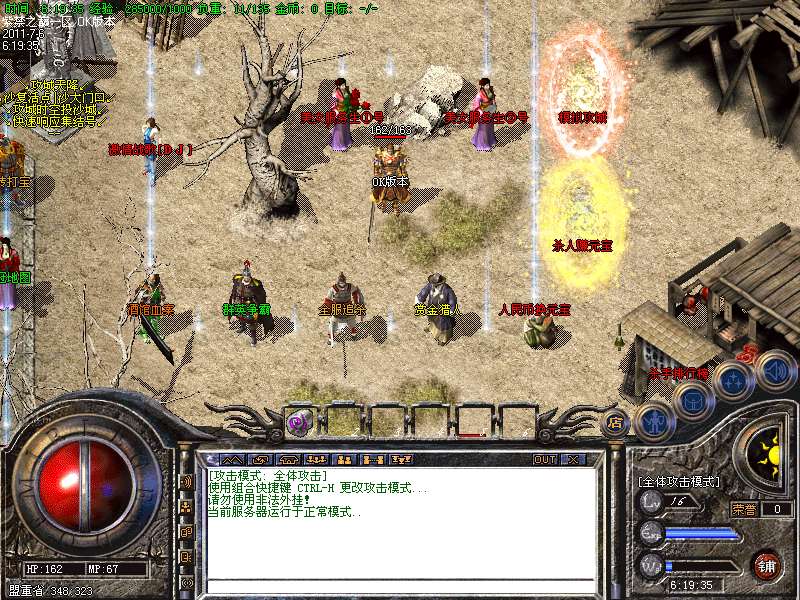This screenshot has height=600, width=800.
Task: Click the 荣誉 honor label
Action: tap(743, 509)
